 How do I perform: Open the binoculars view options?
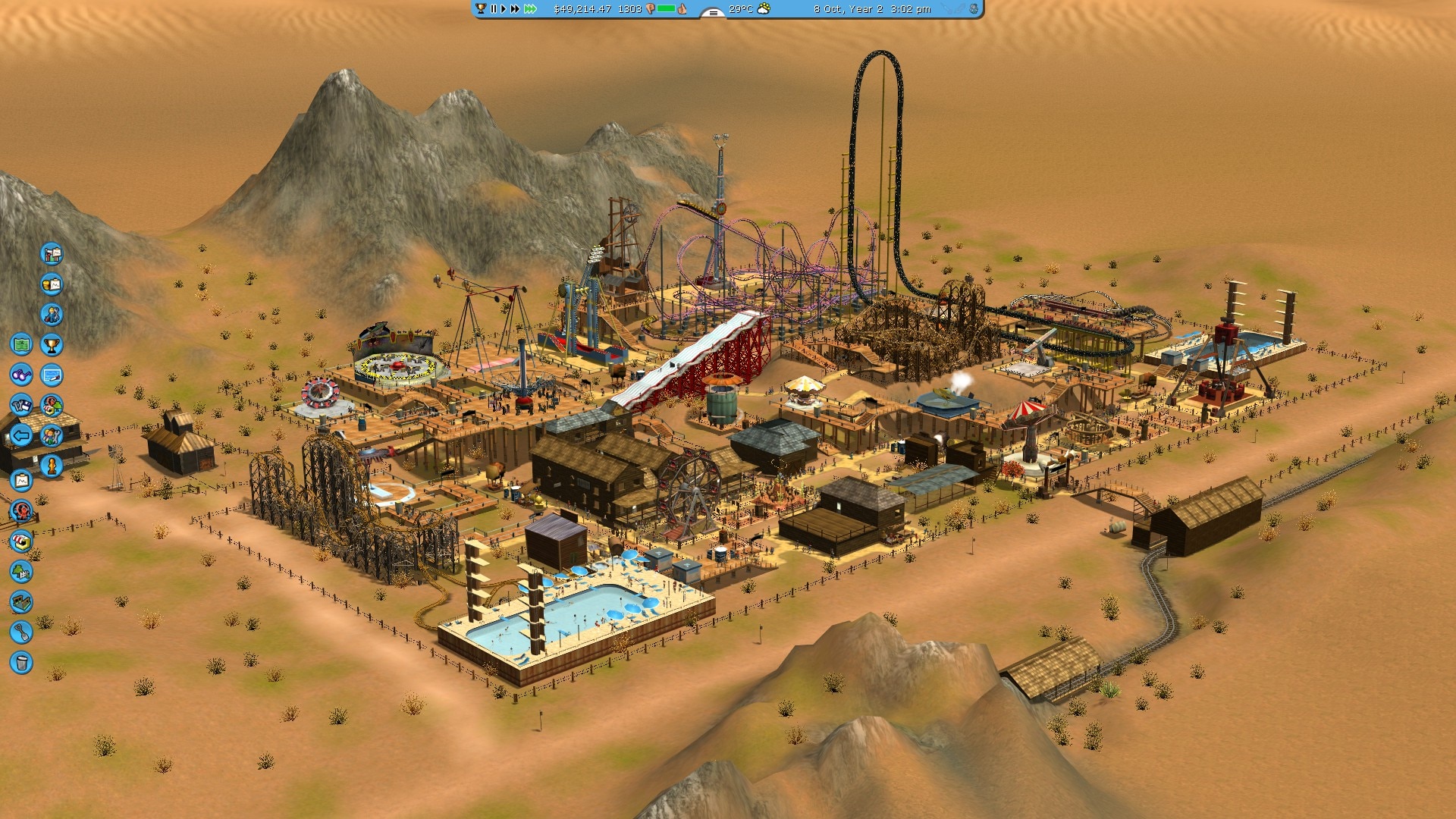coord(21,375)
